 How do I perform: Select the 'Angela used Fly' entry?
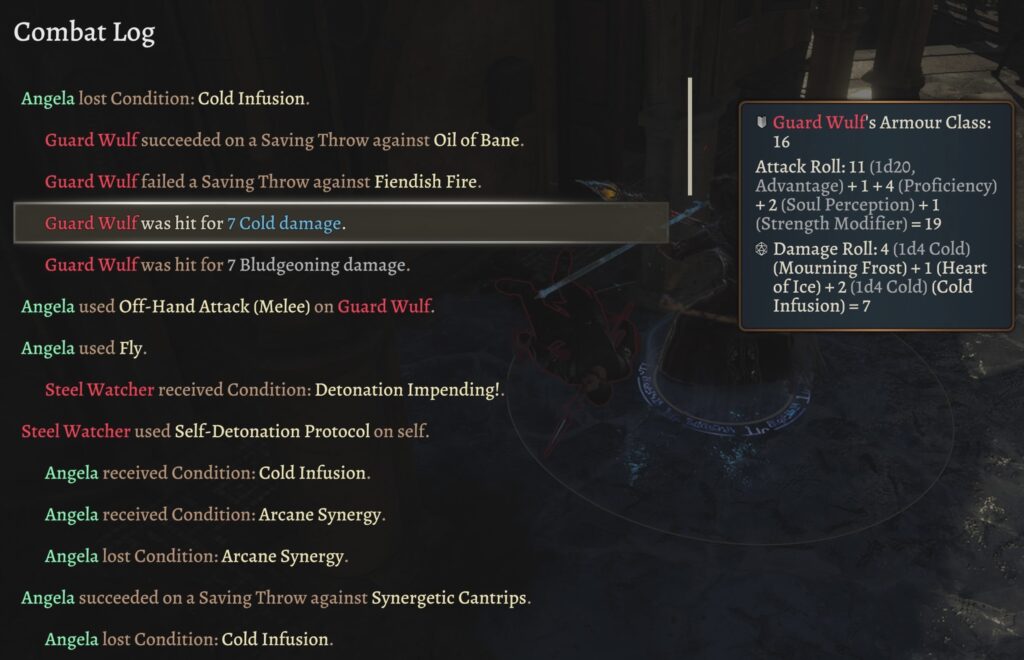pos(83,348)
